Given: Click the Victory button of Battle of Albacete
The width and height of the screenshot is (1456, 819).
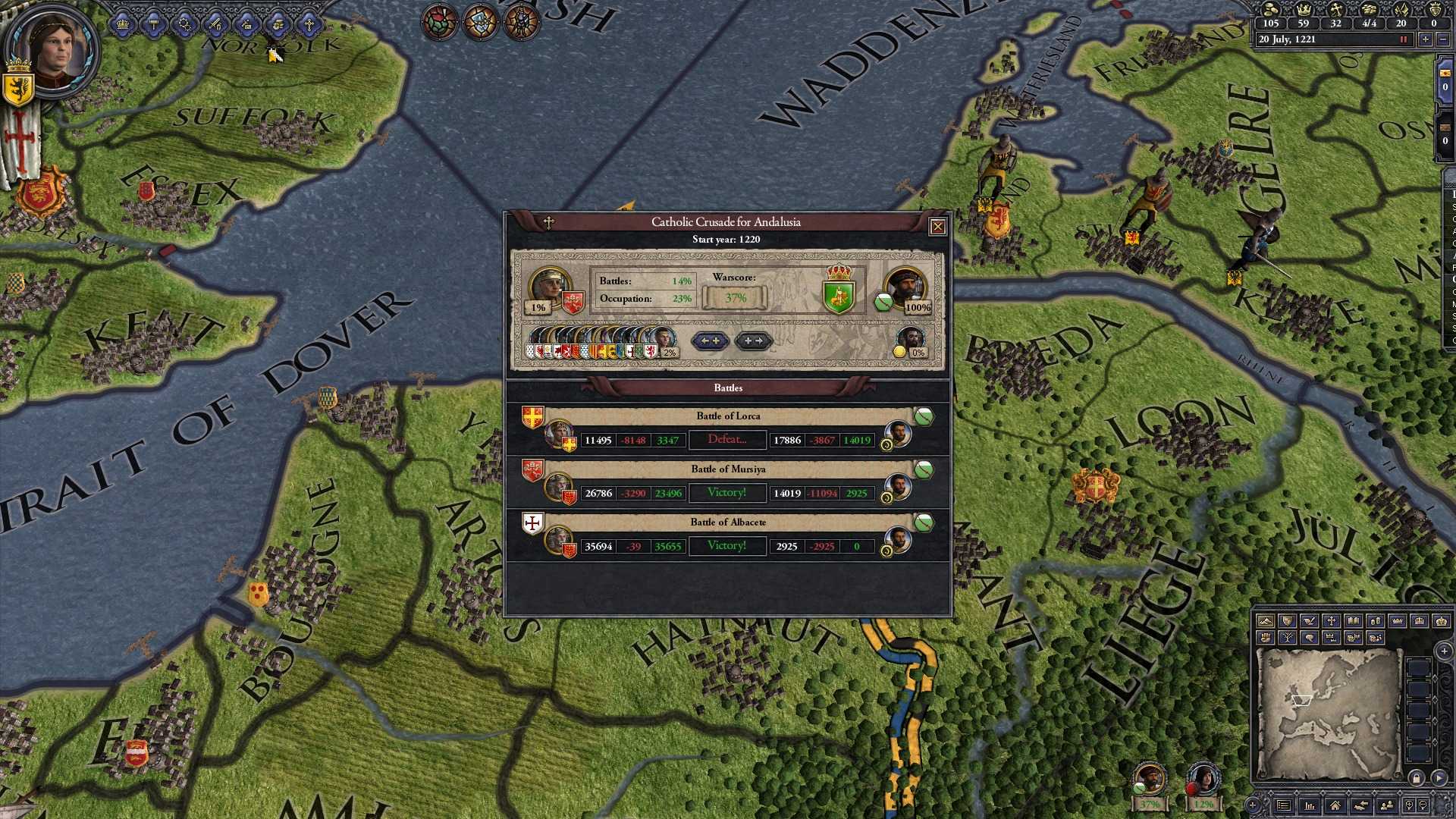Looking at the screenshot, I should pyautogui.click(x=726, y=545).
